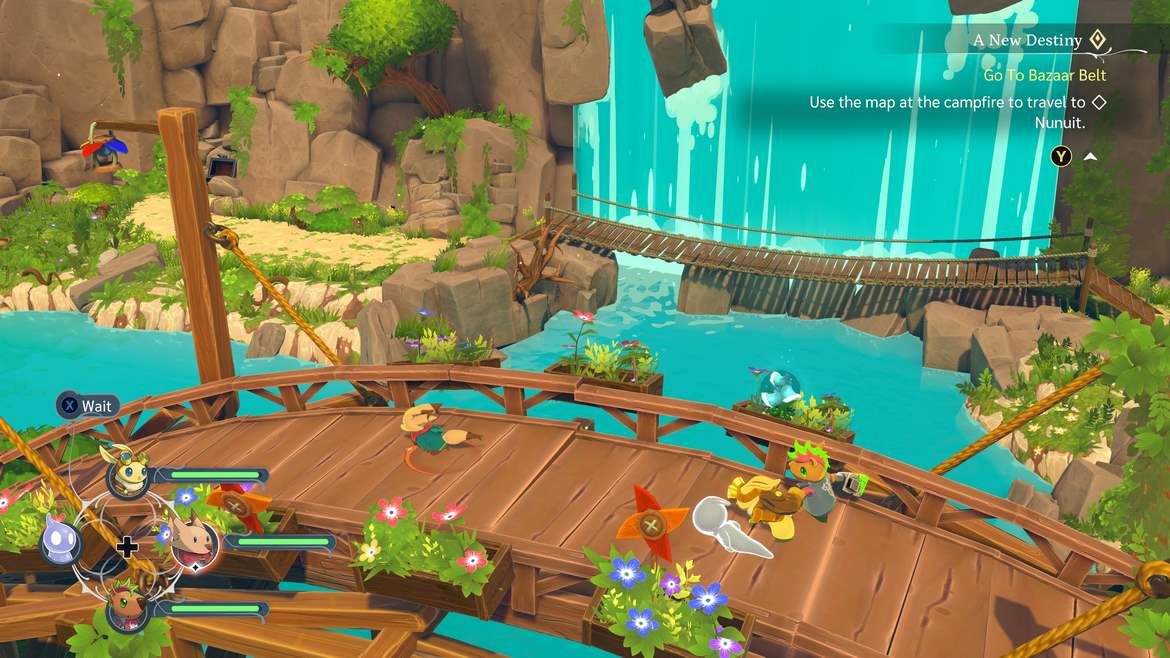Click the black plus at the party wheel center
Screen dimensions: 1170x658
click(127, 545)
